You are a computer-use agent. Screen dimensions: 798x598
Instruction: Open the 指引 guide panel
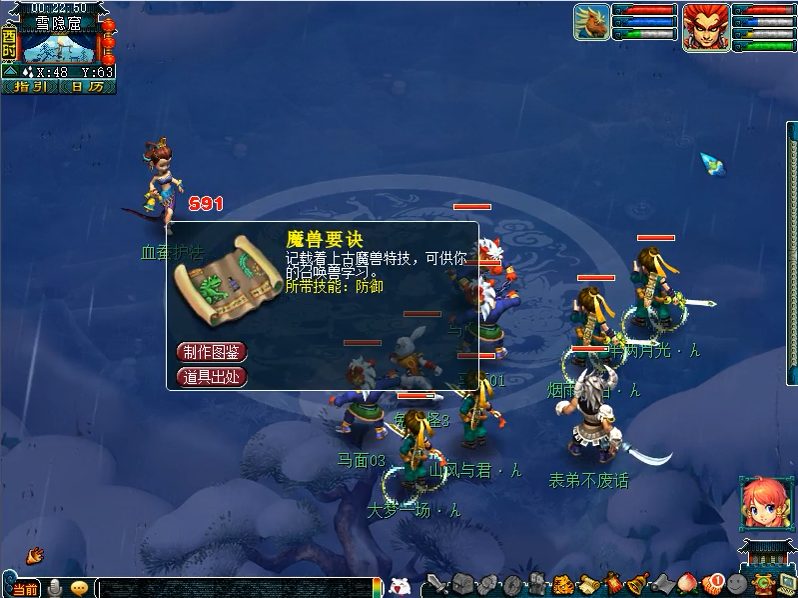tap(30, 86)
